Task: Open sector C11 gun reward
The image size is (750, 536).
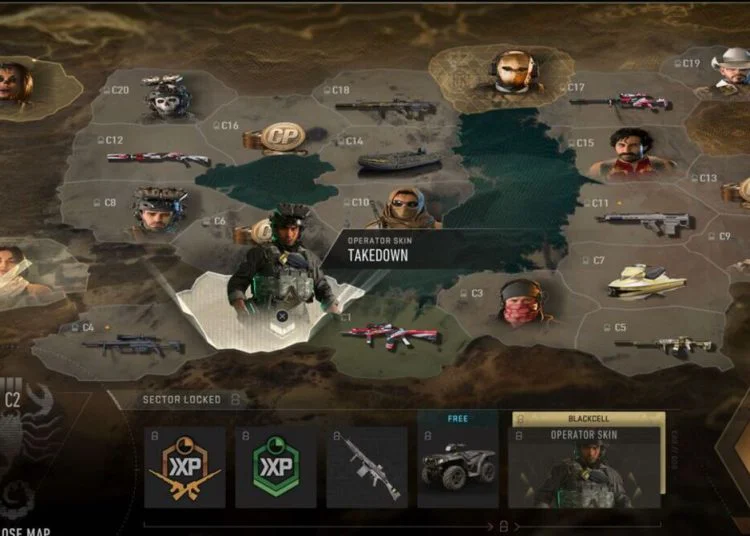Action: 644,222
